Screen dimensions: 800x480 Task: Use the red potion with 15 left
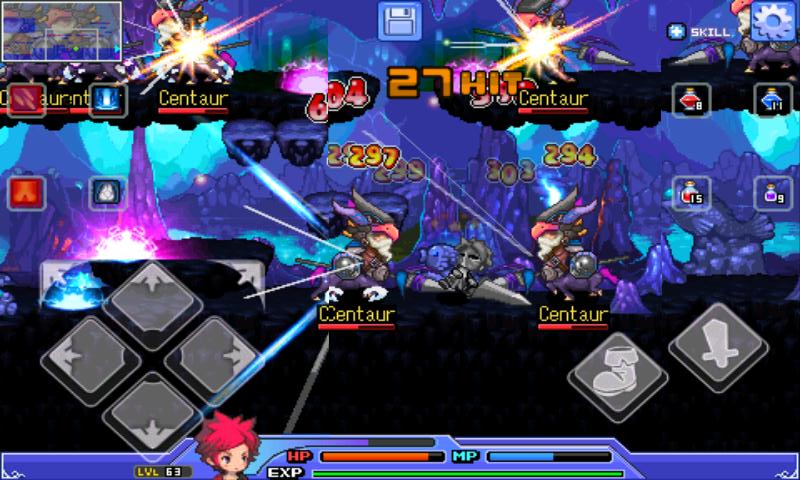pos(690,192)
